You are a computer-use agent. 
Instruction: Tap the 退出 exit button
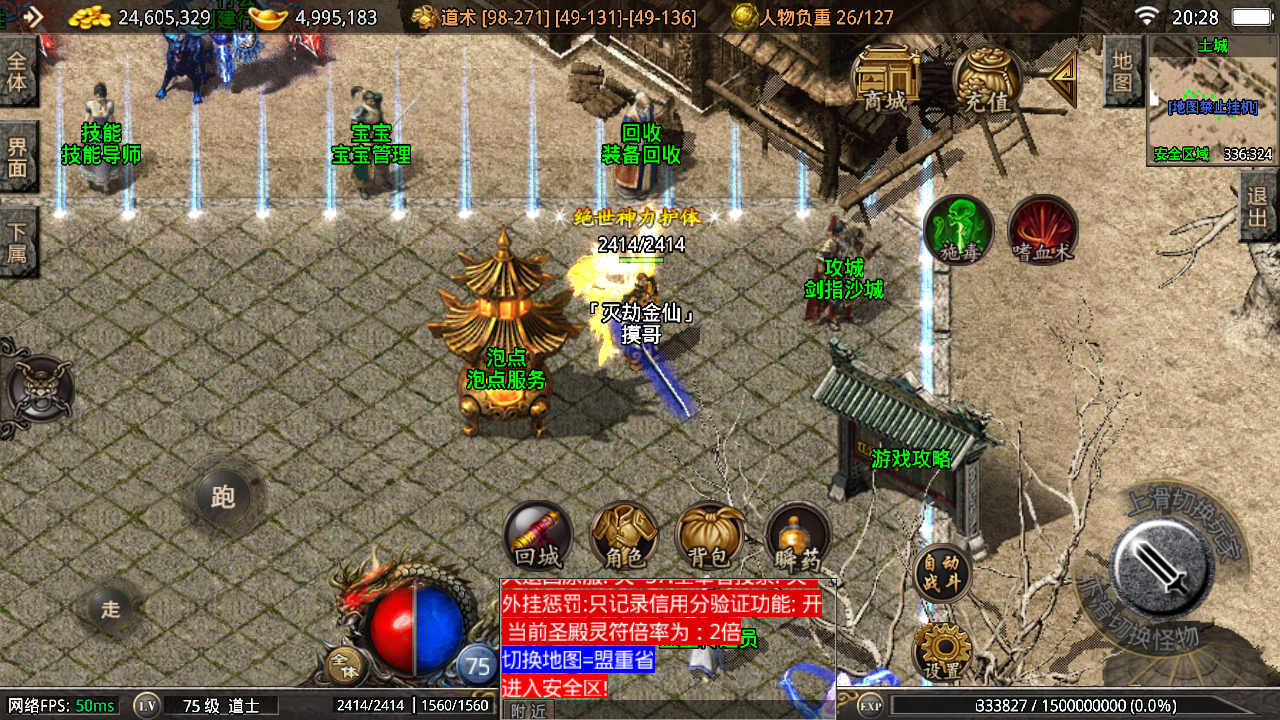(x=1258, y=206)
